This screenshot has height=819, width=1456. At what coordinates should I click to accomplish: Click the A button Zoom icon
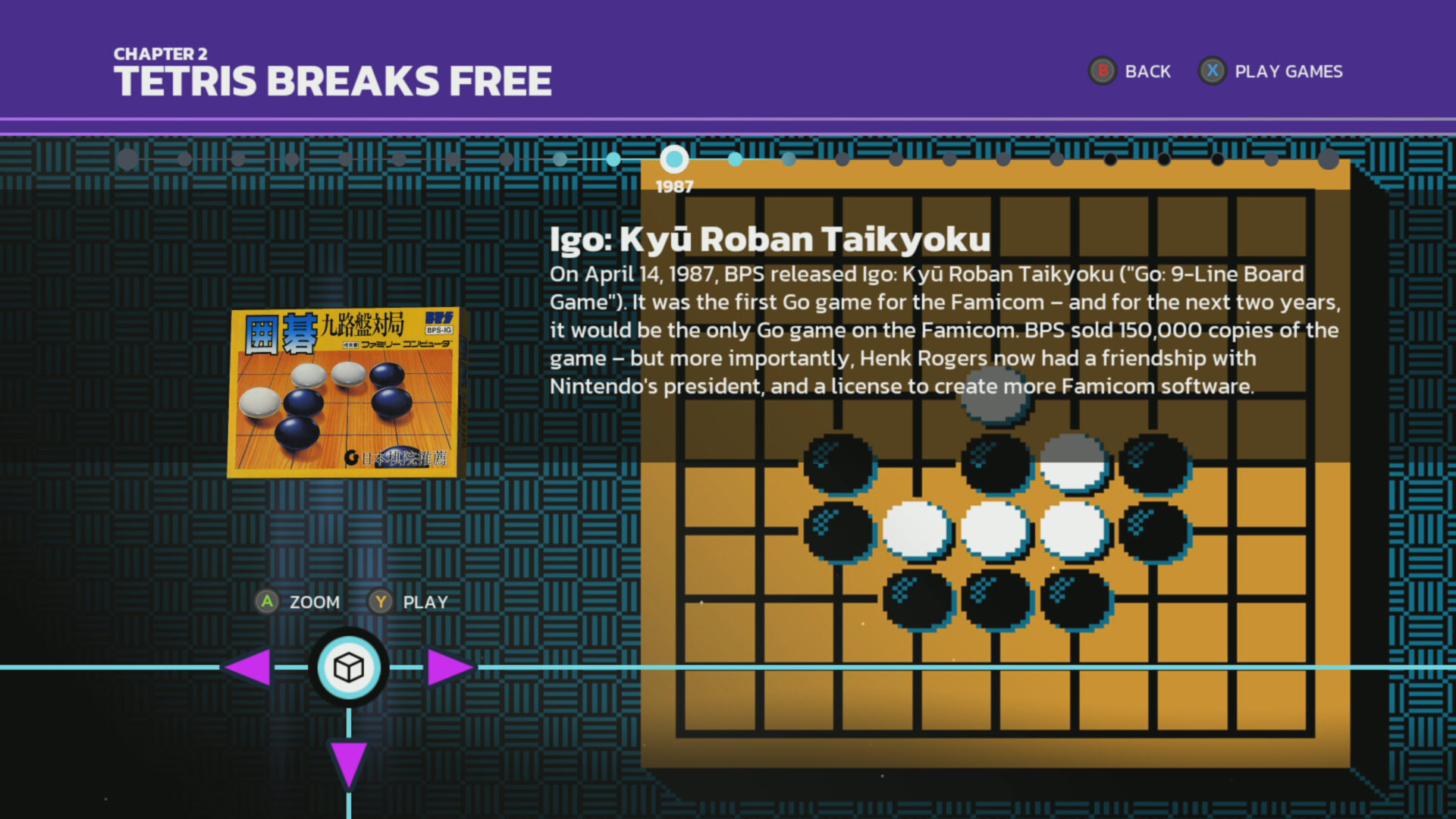click(x=267, y=601)
